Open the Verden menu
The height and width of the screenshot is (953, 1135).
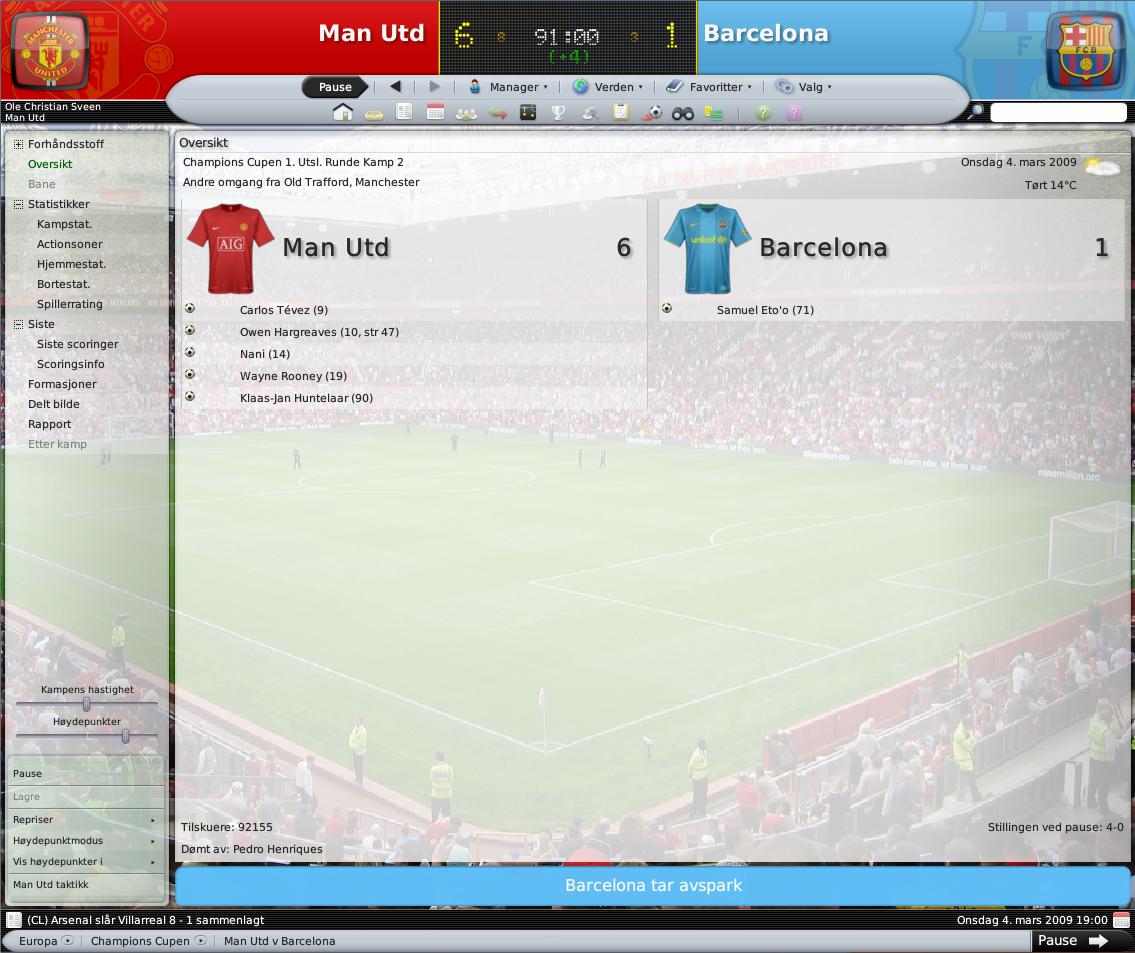[608, 87]
